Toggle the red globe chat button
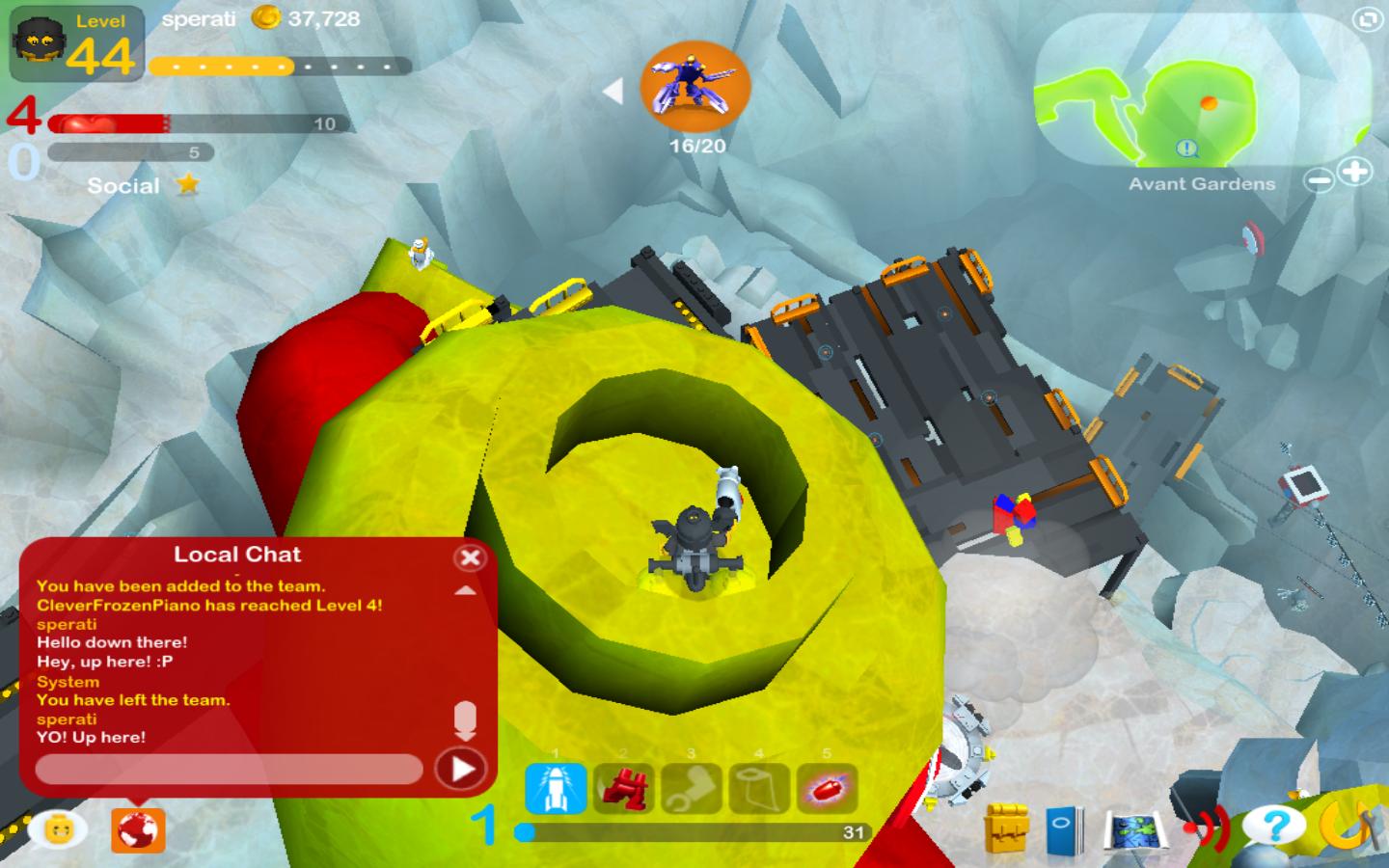The width and height of the screenshot is (1389, 868). pyautogui.click(x=138, y=829)
